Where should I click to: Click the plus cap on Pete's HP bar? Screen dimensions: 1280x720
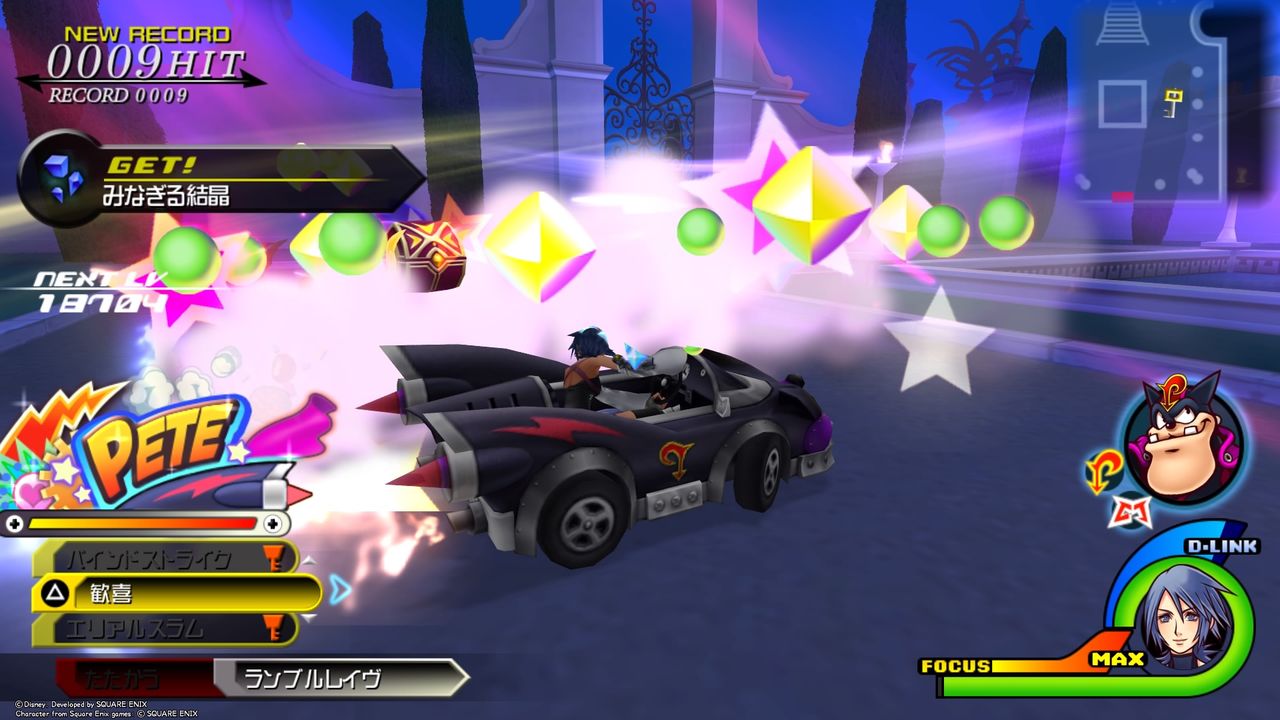pyautogui.click(x=271, y=521)
